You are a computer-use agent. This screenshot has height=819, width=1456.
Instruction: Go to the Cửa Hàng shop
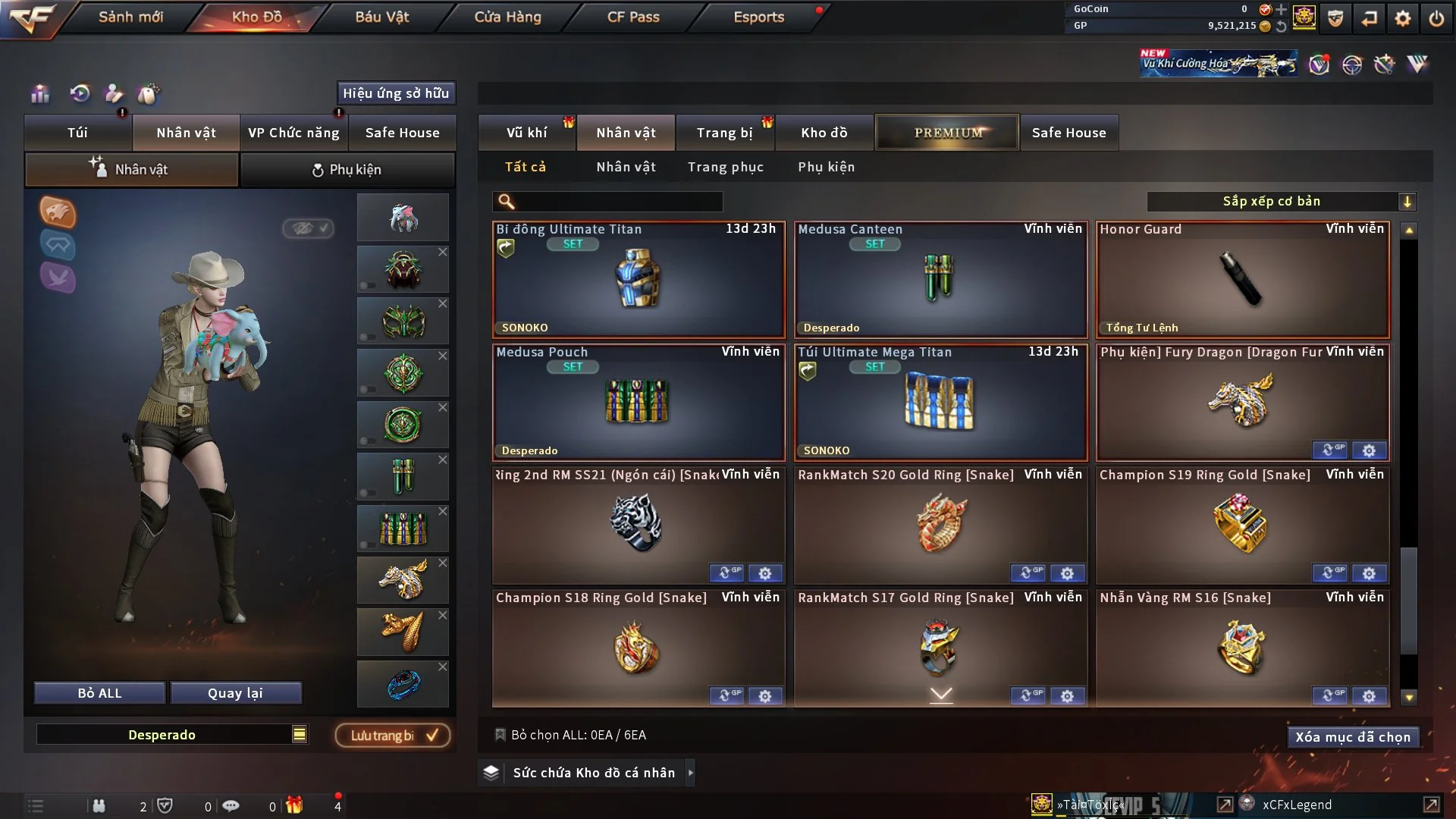pos(507,17)
